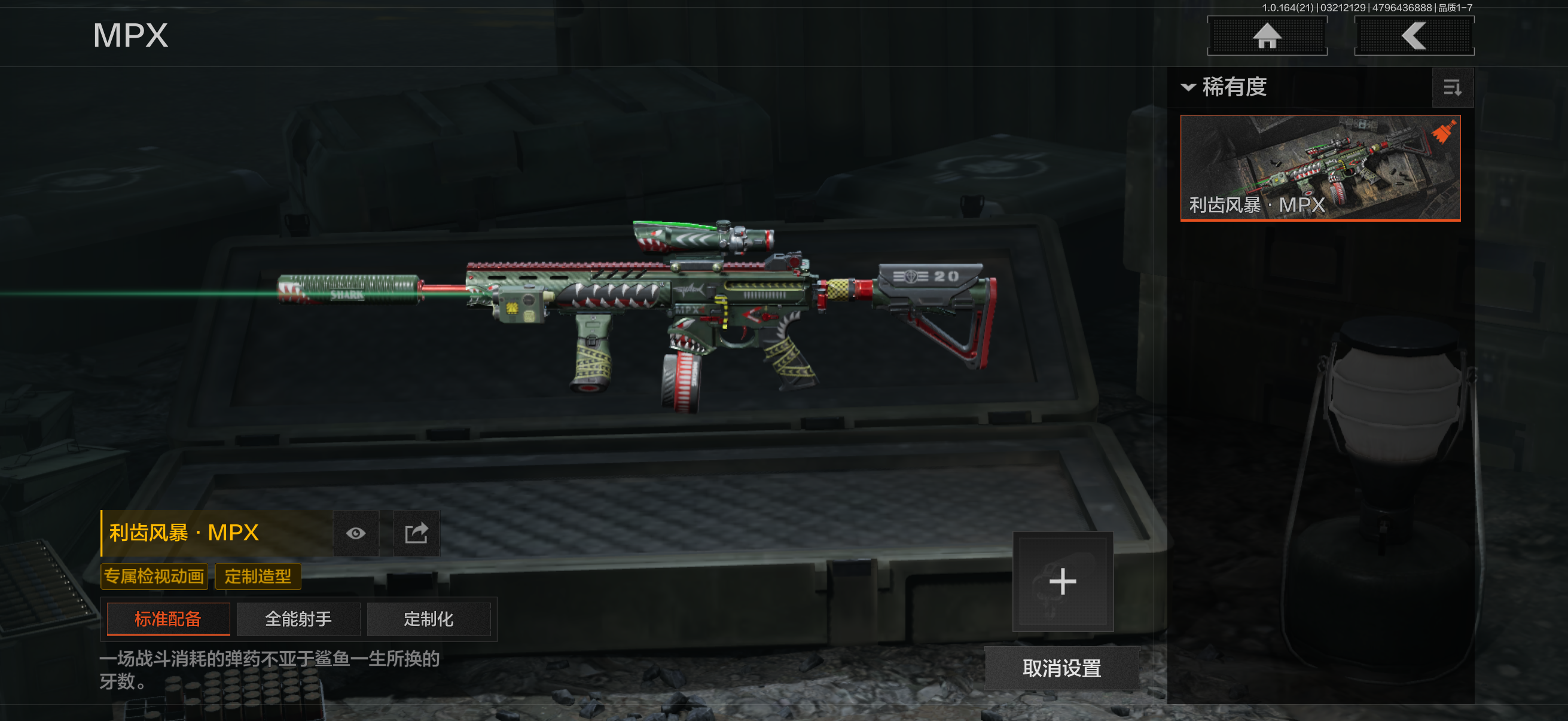Return to the home screen
The width and height of the screenshot is (1568, 721).
[1267, 36]
